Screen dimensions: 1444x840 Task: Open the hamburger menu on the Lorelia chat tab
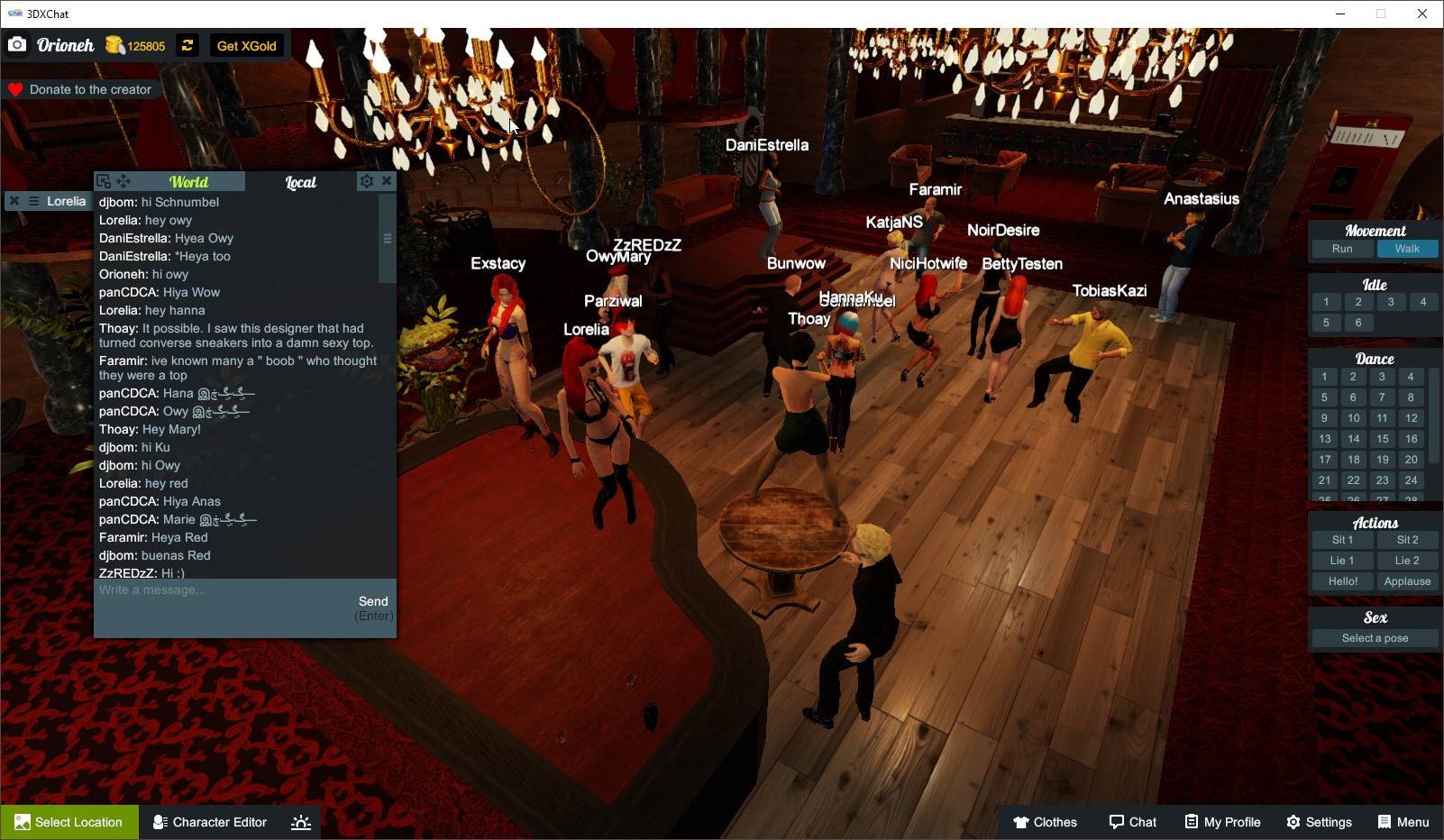coord(33,200)
